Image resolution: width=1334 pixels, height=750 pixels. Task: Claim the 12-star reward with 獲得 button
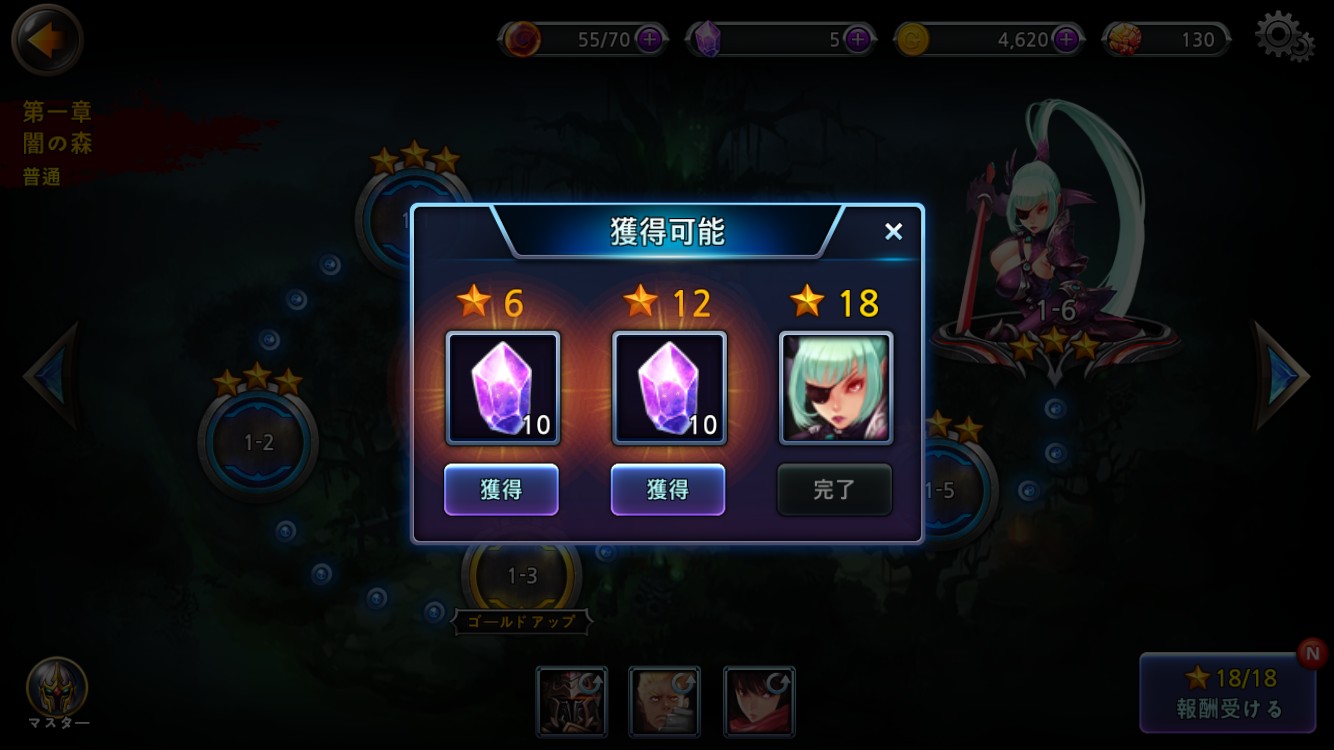[668, 490]
